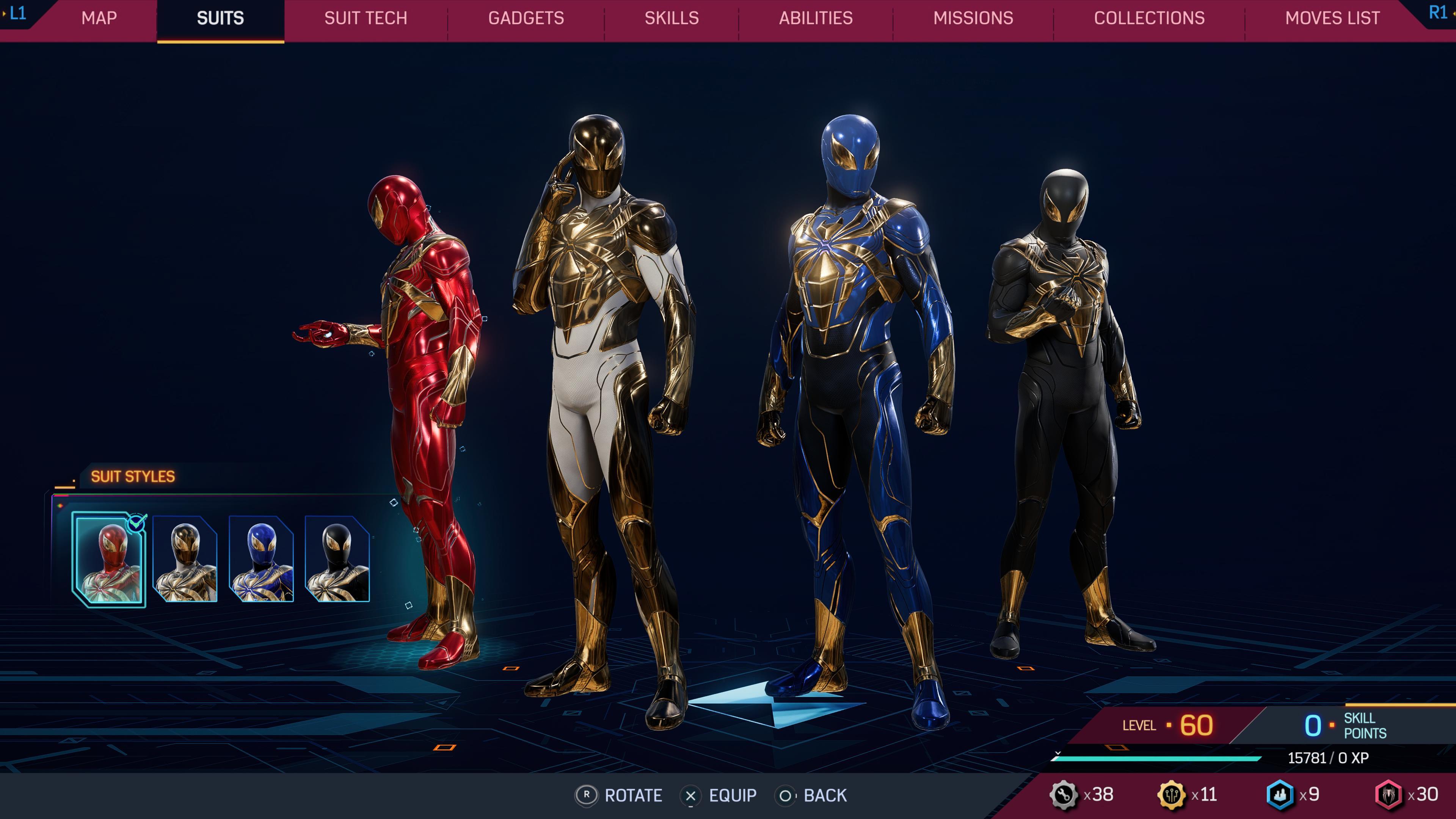Click the Circle button icon next to BACK
This screenshot has height=819, width=1456.
point(787,796)
